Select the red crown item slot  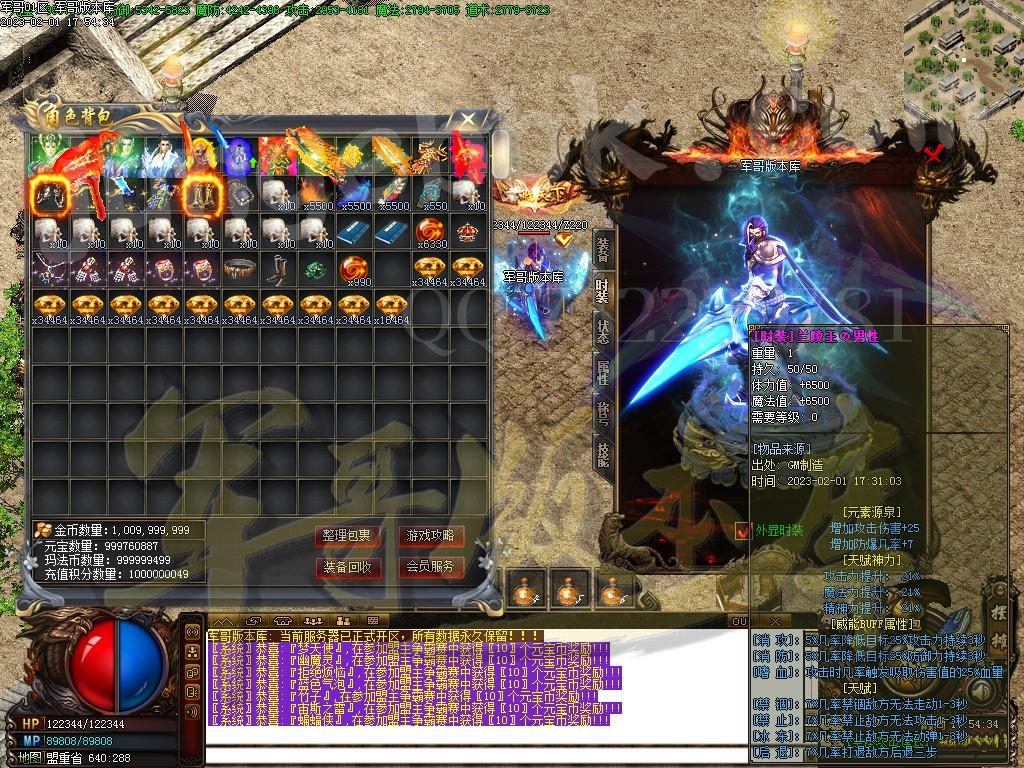(x=468, y=232)
